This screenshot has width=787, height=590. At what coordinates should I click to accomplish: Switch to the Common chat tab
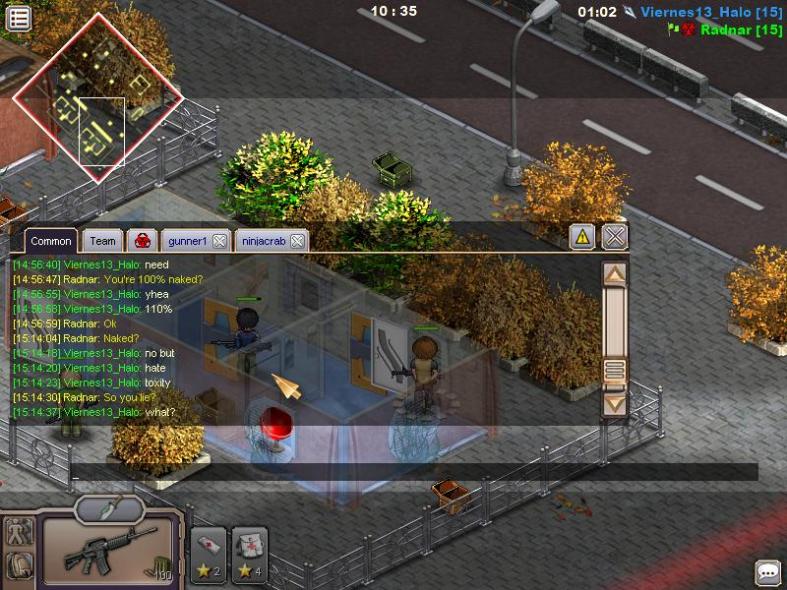pos(50,241)
